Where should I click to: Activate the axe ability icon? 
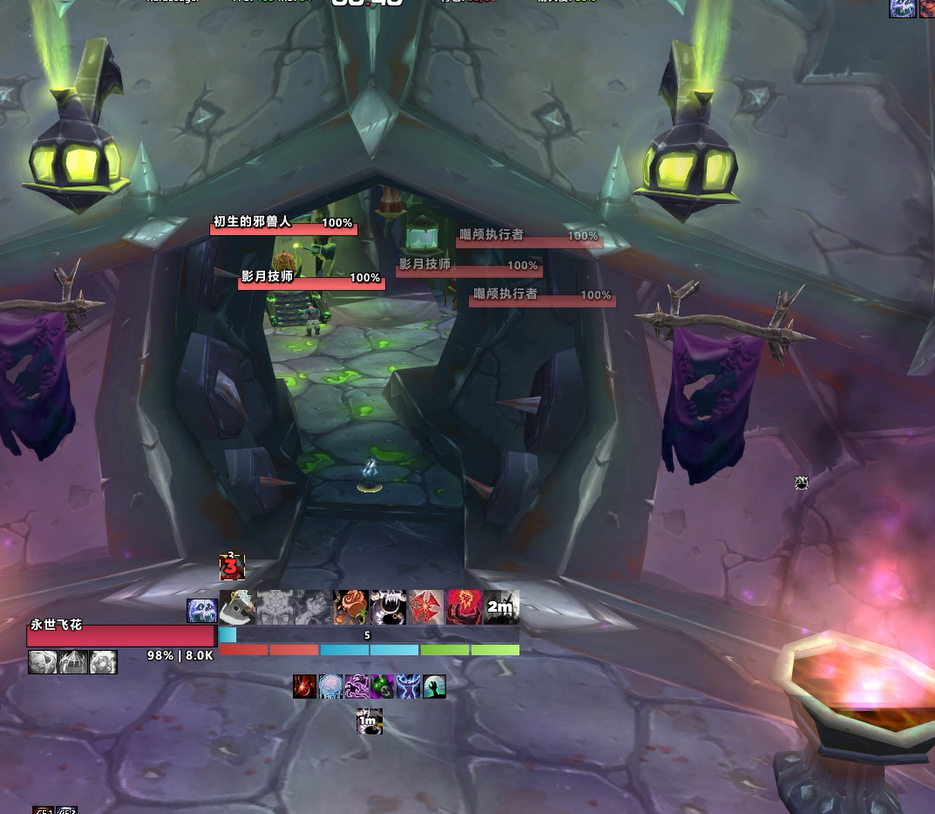(237, 607)
